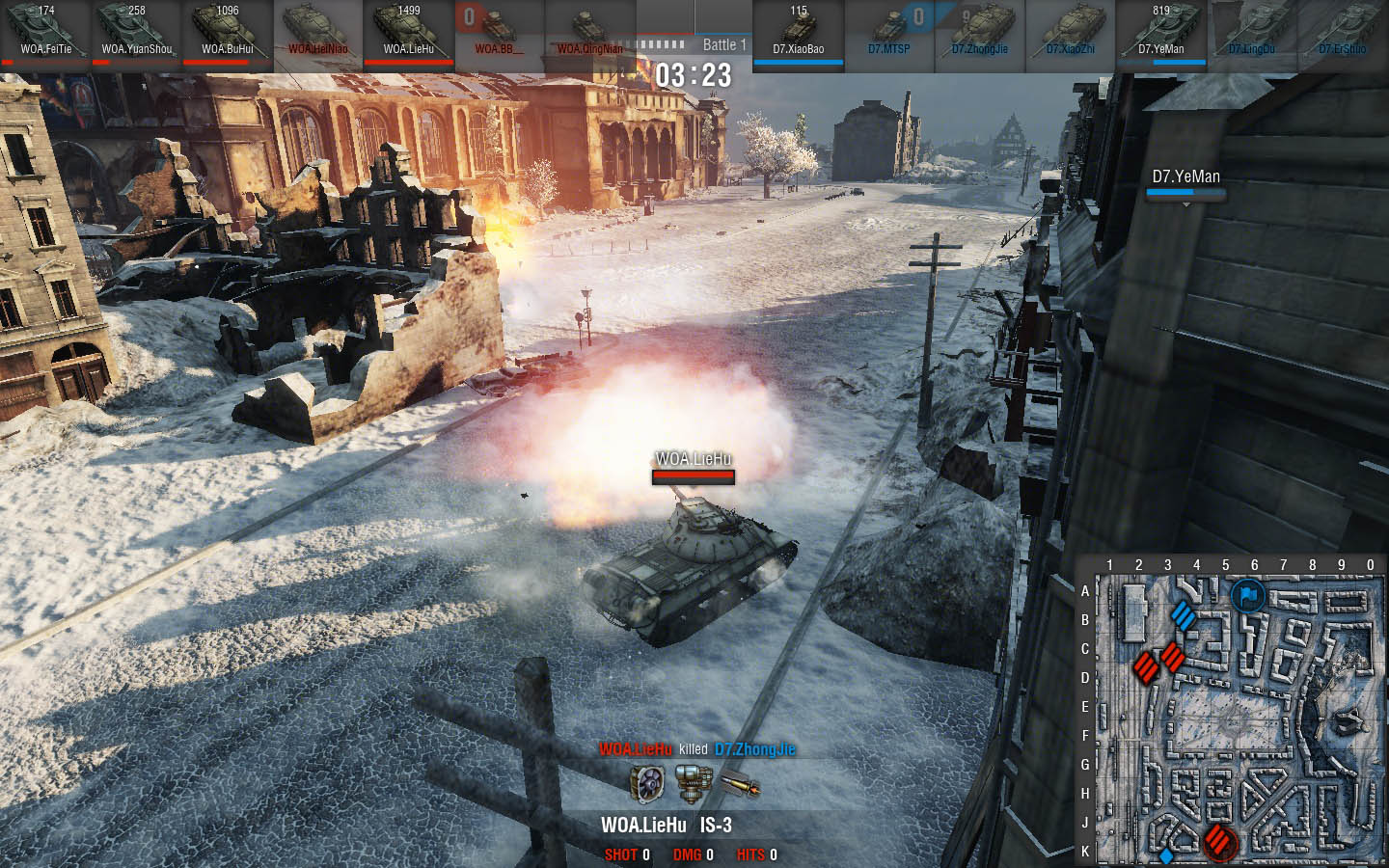Select D7.LingDu's tank panel
The width and height of the screenshot is (1389, 868).
(x=1251, y=32)
